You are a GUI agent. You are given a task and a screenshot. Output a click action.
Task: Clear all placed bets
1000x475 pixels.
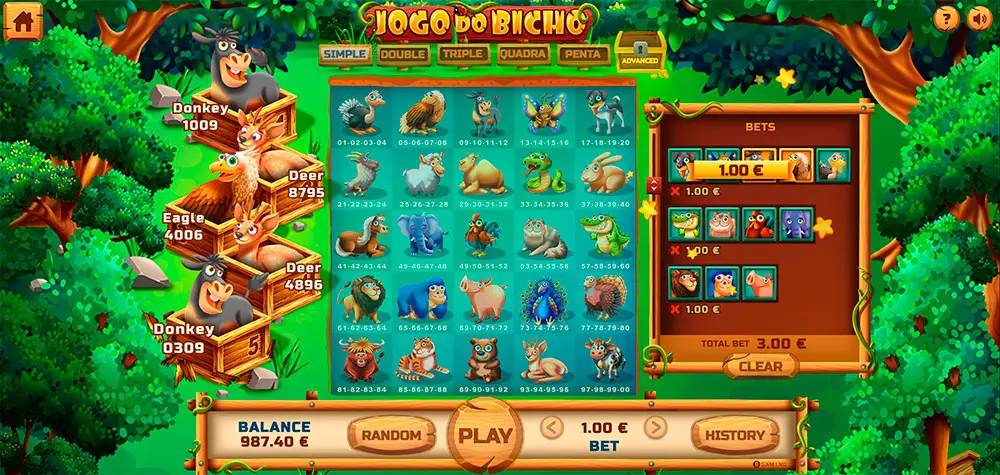pos(761,366)
